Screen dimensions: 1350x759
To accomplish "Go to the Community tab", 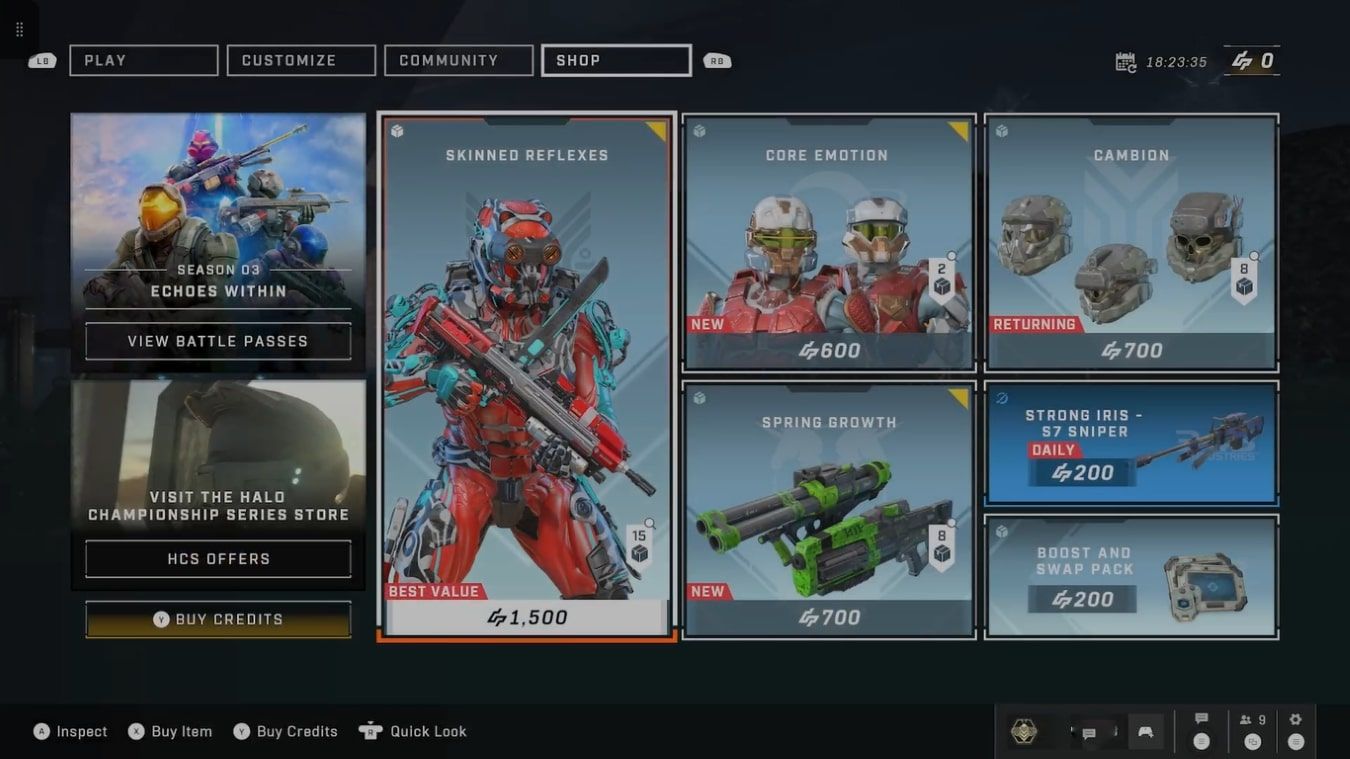I will [x=458, y=60].
